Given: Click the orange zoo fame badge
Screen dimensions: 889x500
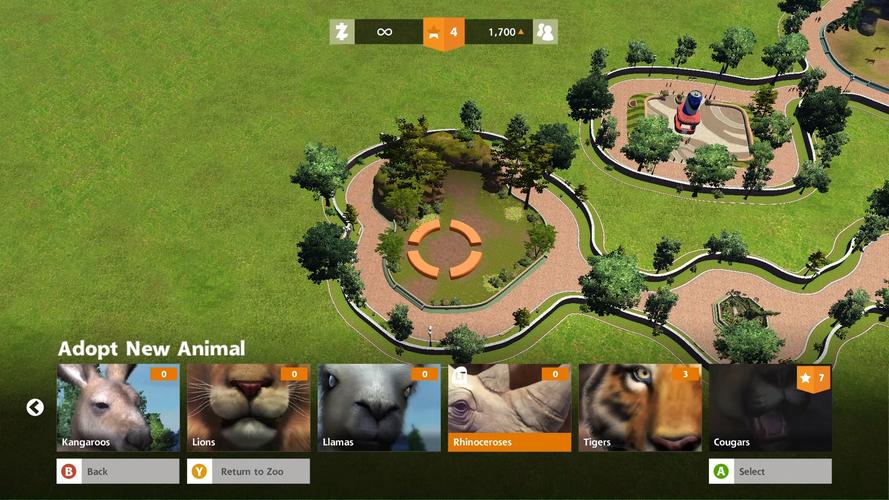Looking at the screenshot, I should point(445,33).
